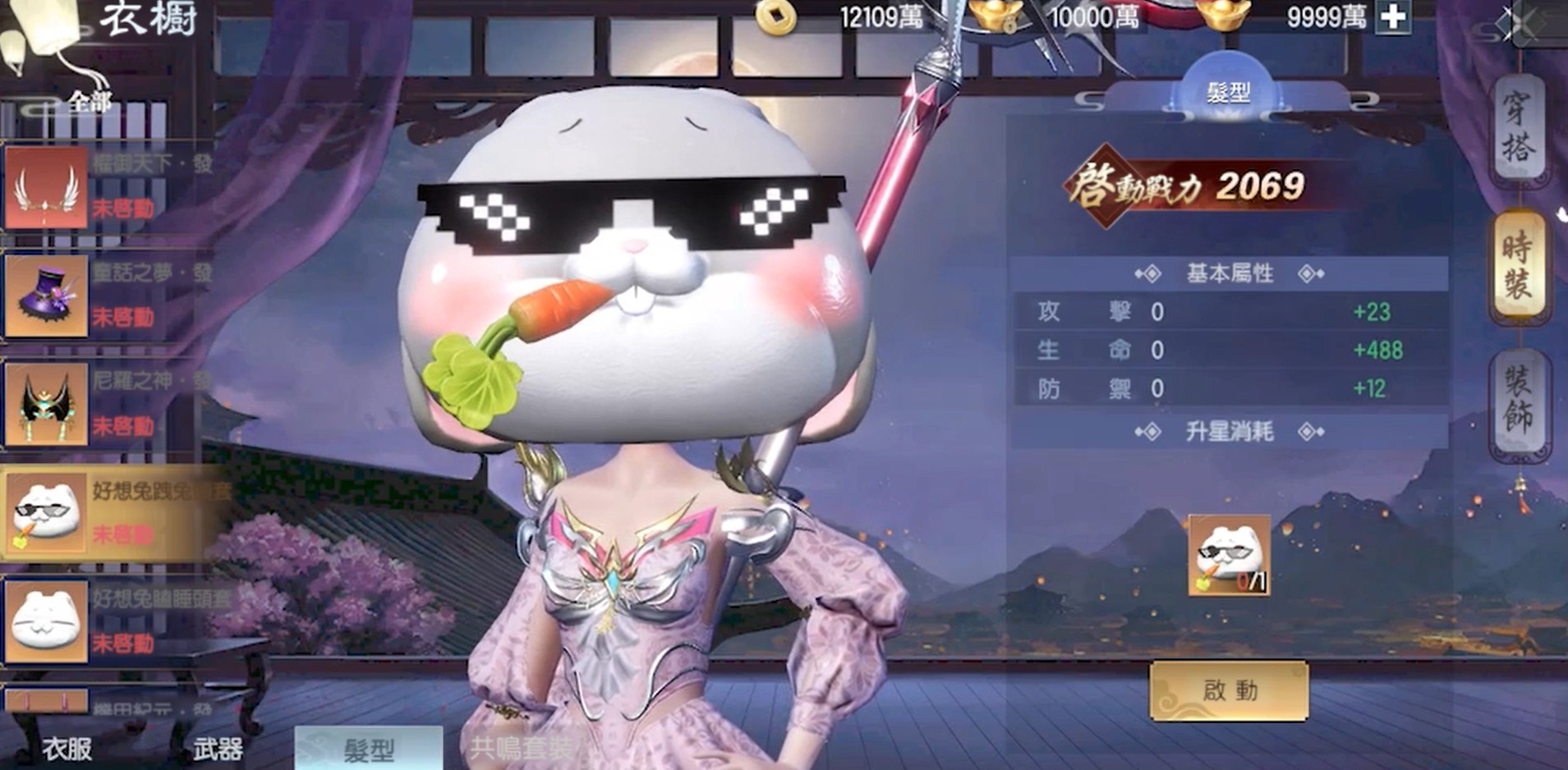Show the 全部 all-items filter
Viewport: 1568px width, 770px height.
coord(90,103)
